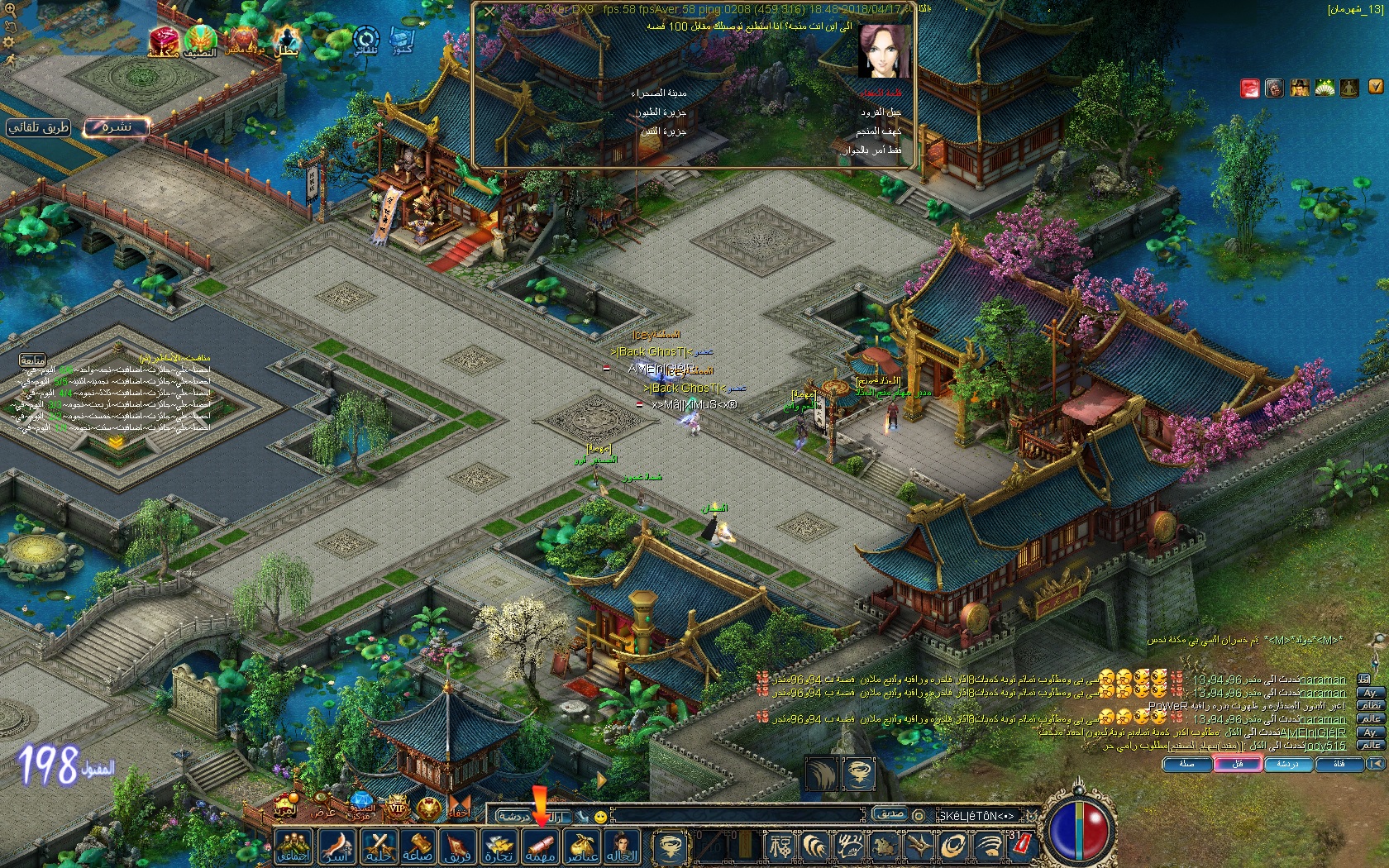Click the chat message input field
Viewport: 1389px width, 868px height.
point(736,816)
